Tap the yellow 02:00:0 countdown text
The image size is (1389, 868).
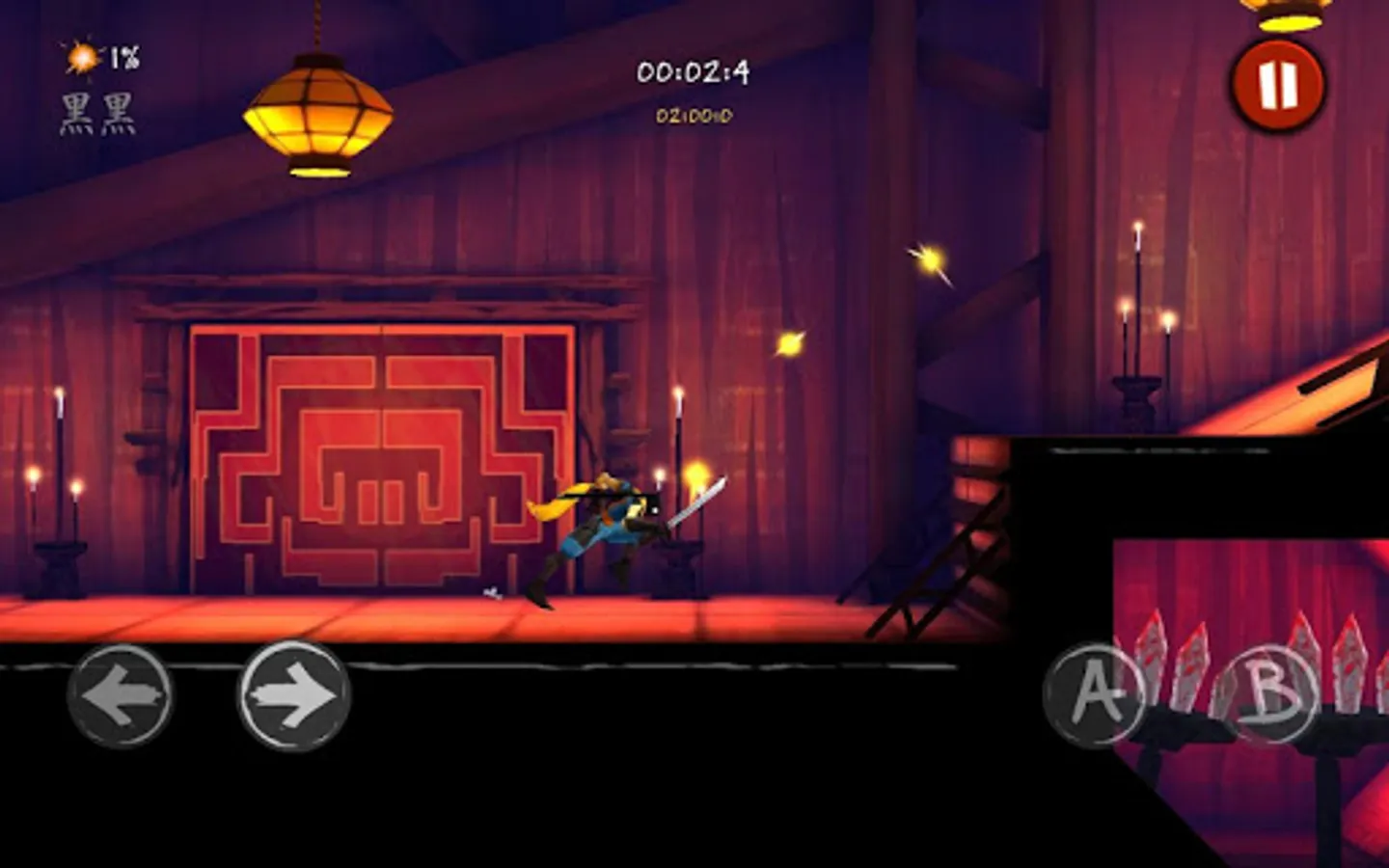click(696, 111)
